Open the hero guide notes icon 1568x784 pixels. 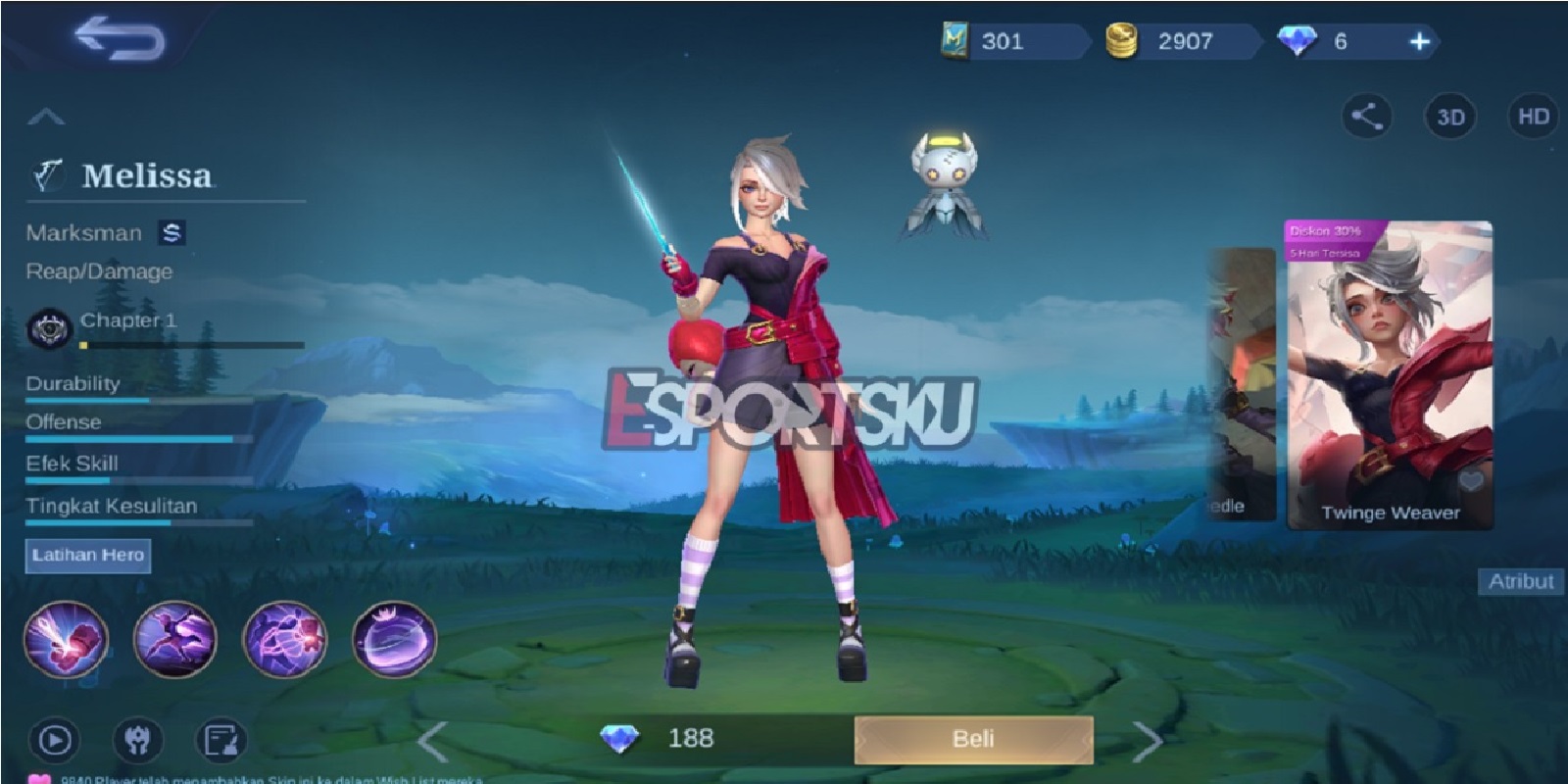click(220, 737)
